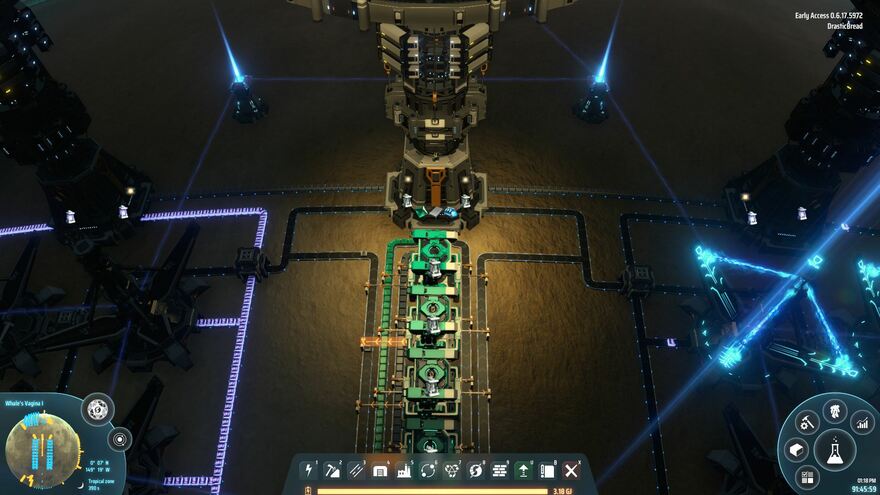Image resolution: width=880 pixels, height=495 pixels.
Task: Open the statistics bar chart panel
Action: (862, 422)
